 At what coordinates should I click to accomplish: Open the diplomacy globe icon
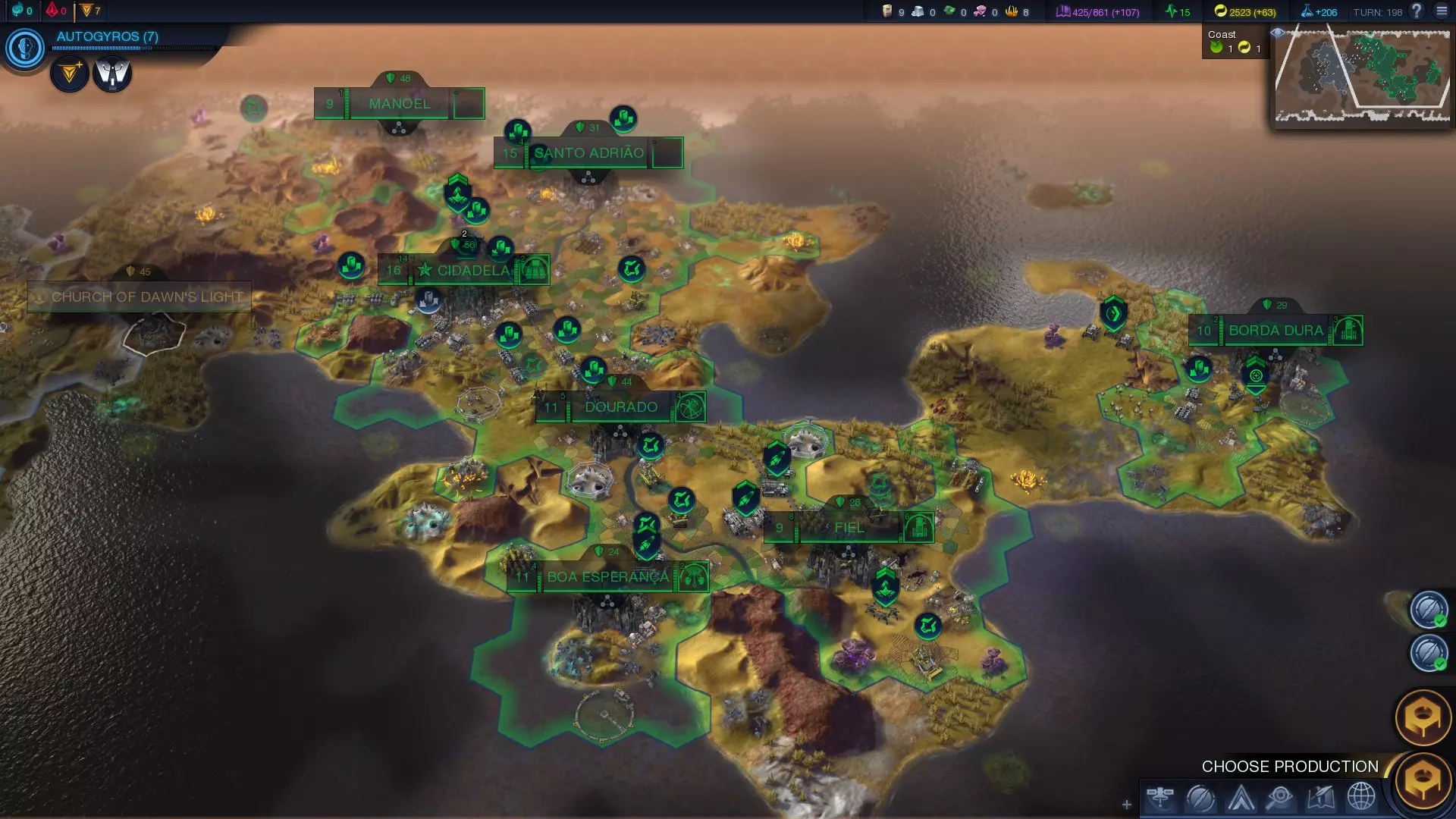[1360, 798]
